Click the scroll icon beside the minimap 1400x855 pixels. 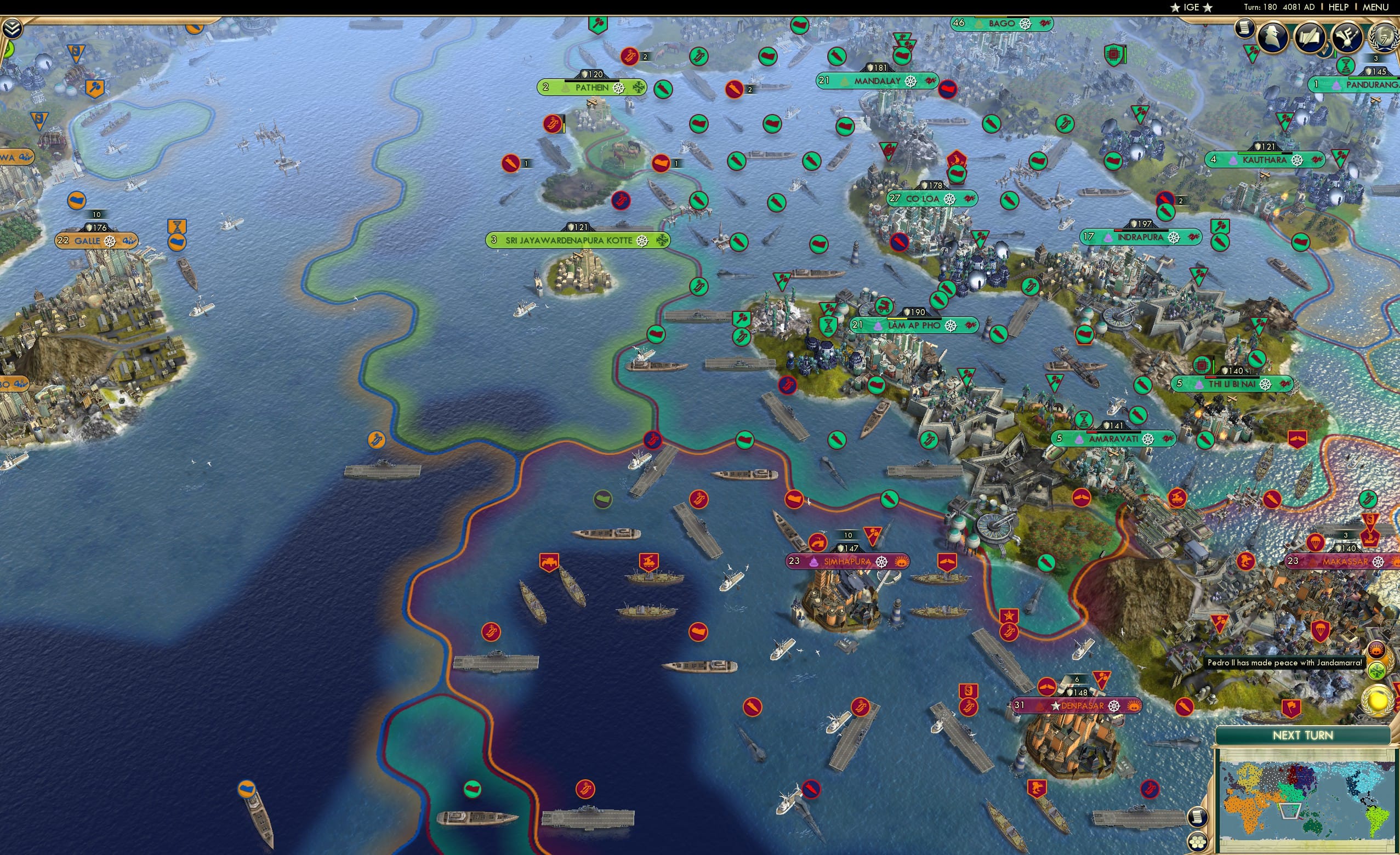click(x=1198, y=818)
